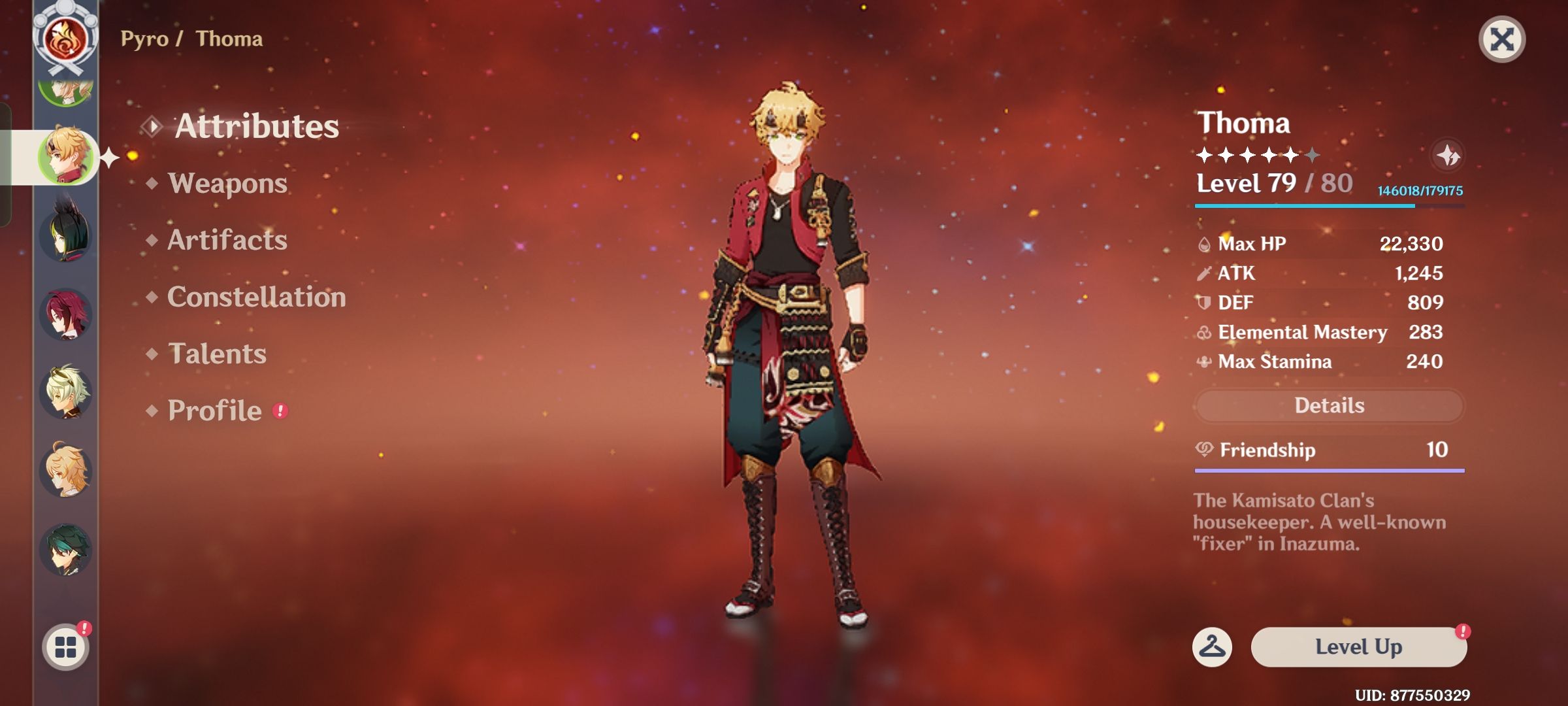The height and width of the screenshot is (706, 1568).
Task: Select the green-haired character above Thoma
Action: pyautogui.click(x=64, y=90)
